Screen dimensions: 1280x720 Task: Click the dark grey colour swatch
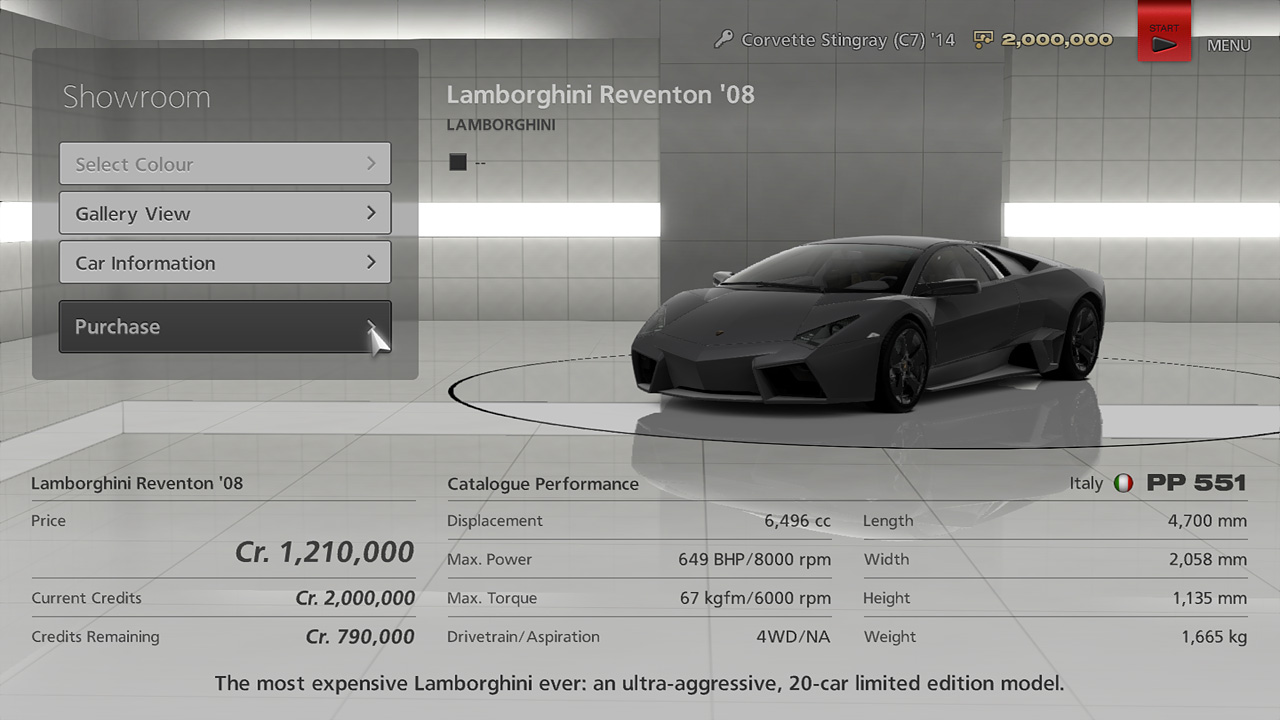coord(458,162)
